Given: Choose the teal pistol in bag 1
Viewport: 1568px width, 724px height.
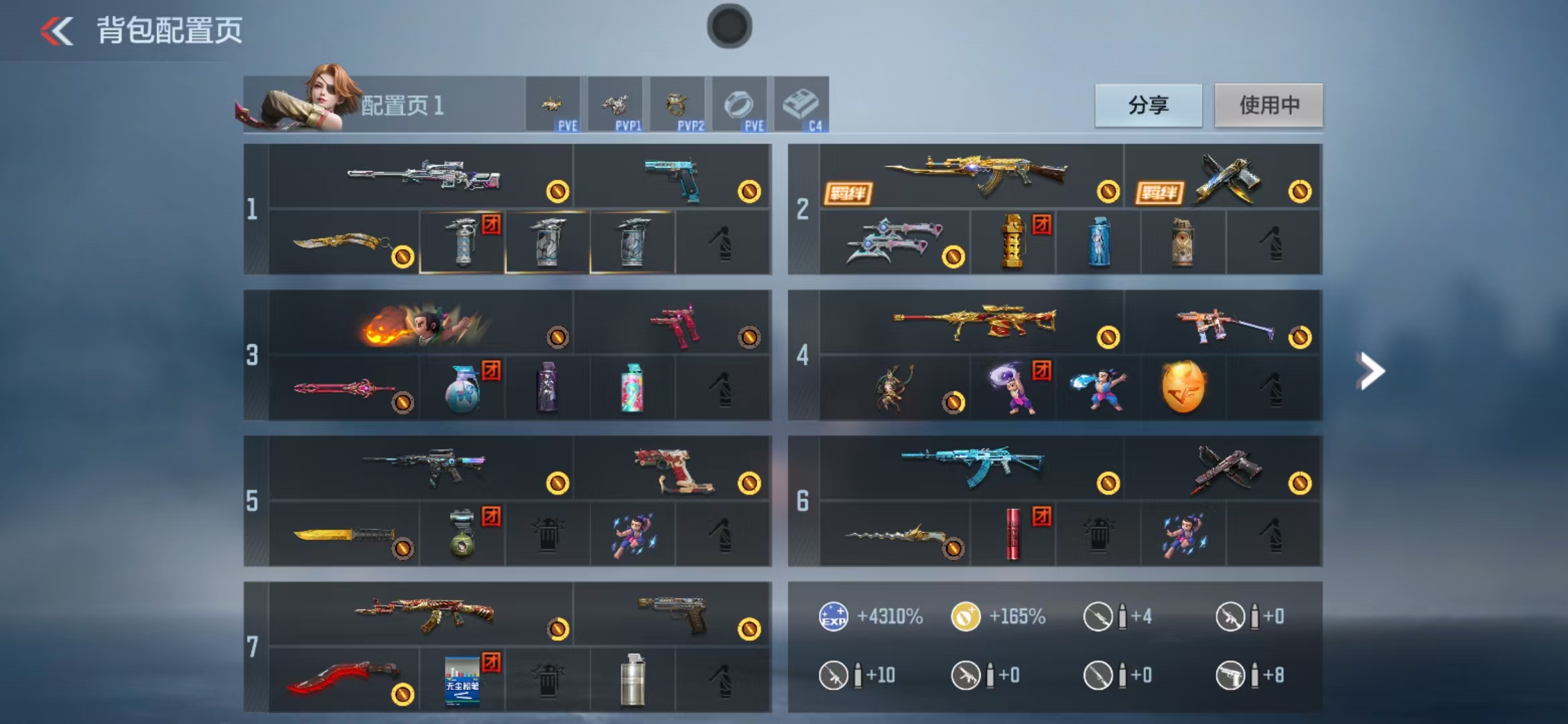Looking at the screenshot, I should (x=673, y=177).
